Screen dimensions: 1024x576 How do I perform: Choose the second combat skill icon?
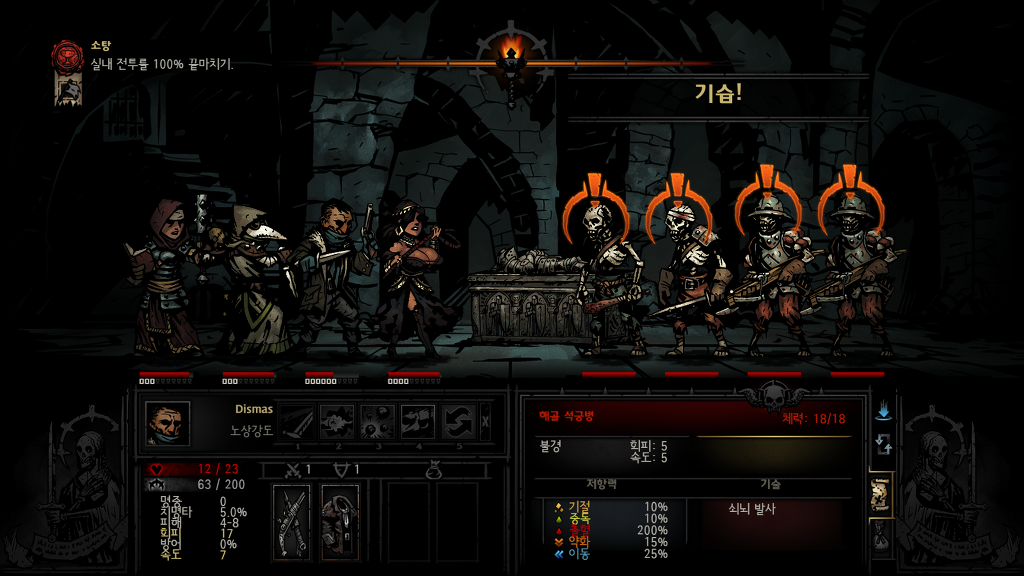point(337,422)
